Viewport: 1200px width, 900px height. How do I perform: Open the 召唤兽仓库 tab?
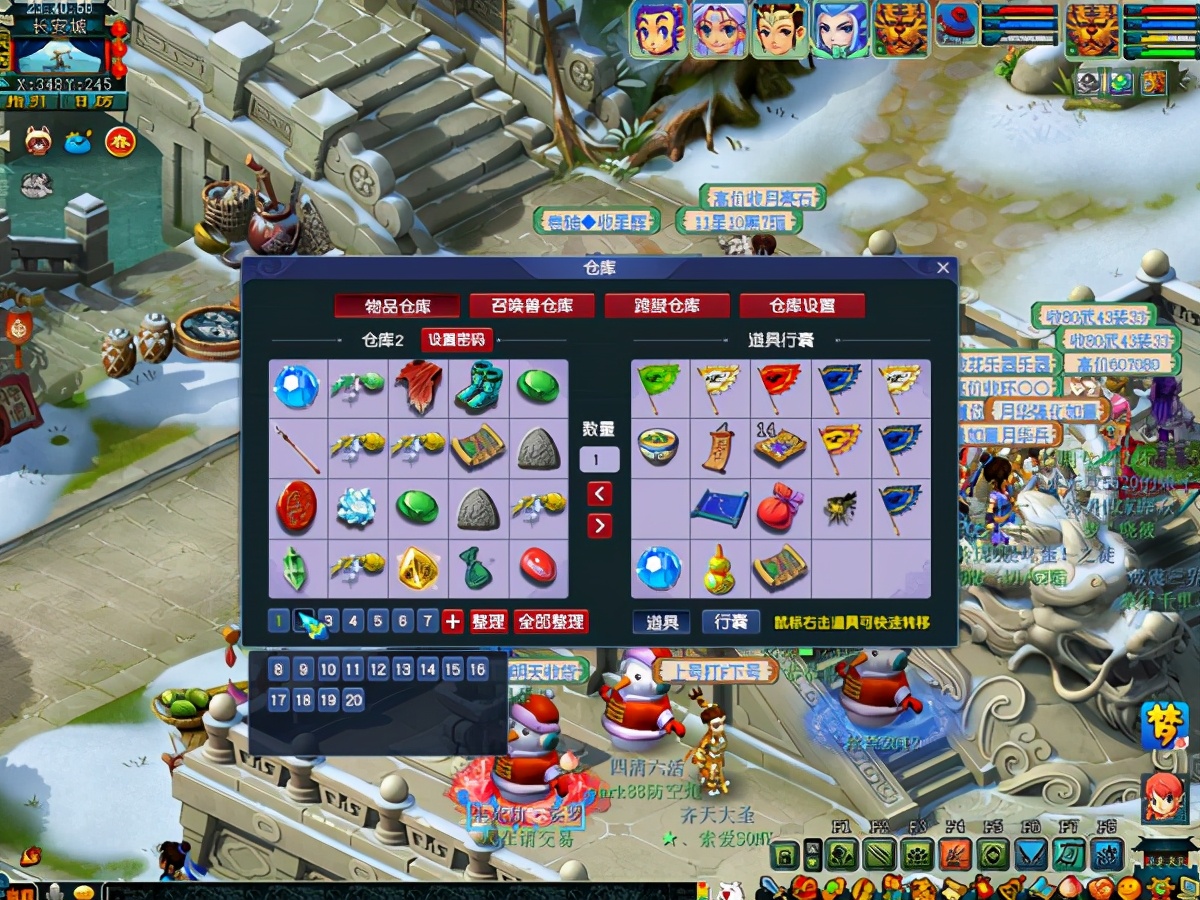[531, 306]
